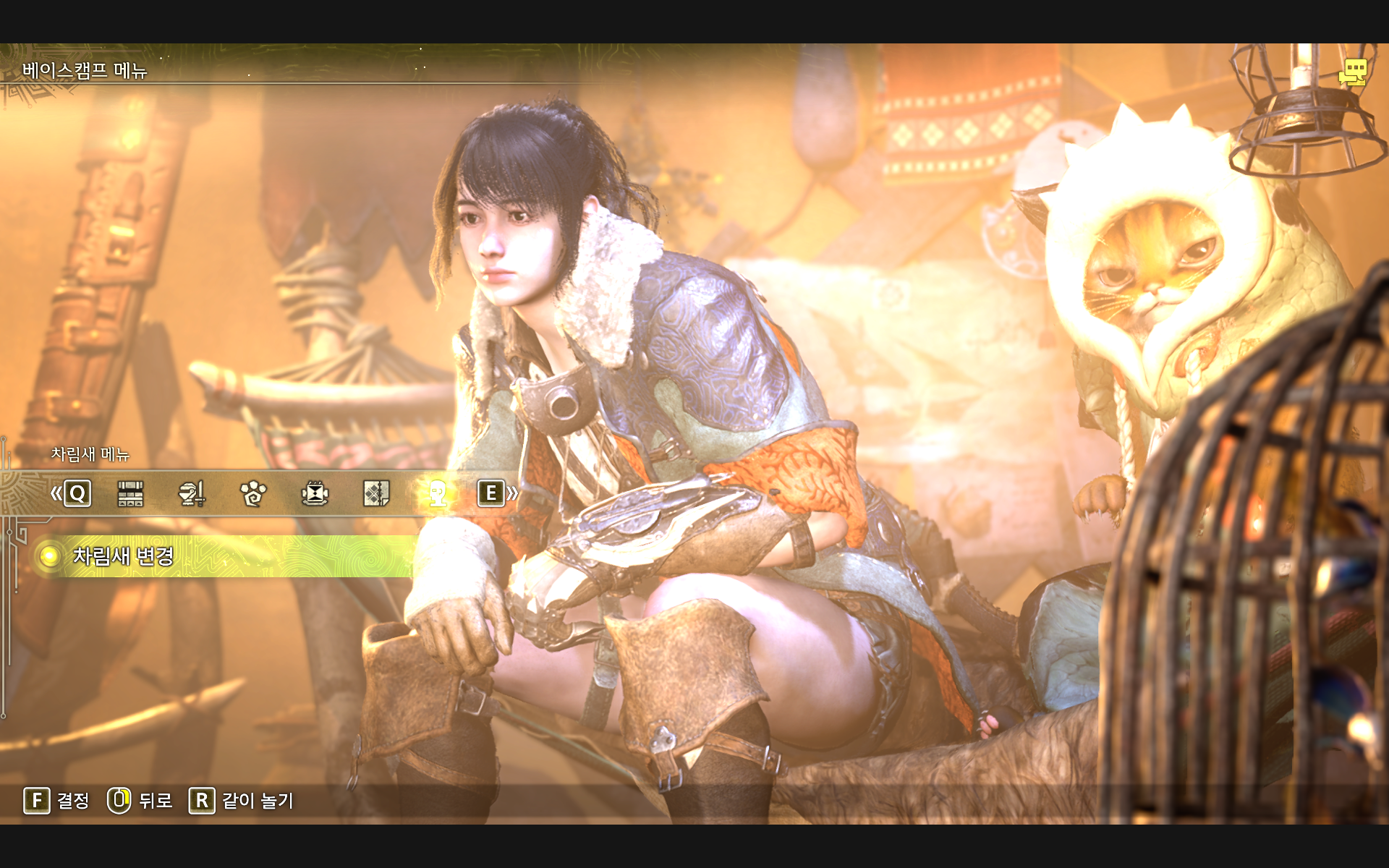Open the hourglass grill icon tab
The width and height of the screenshot is (1389, 868).
pos(315,494)
